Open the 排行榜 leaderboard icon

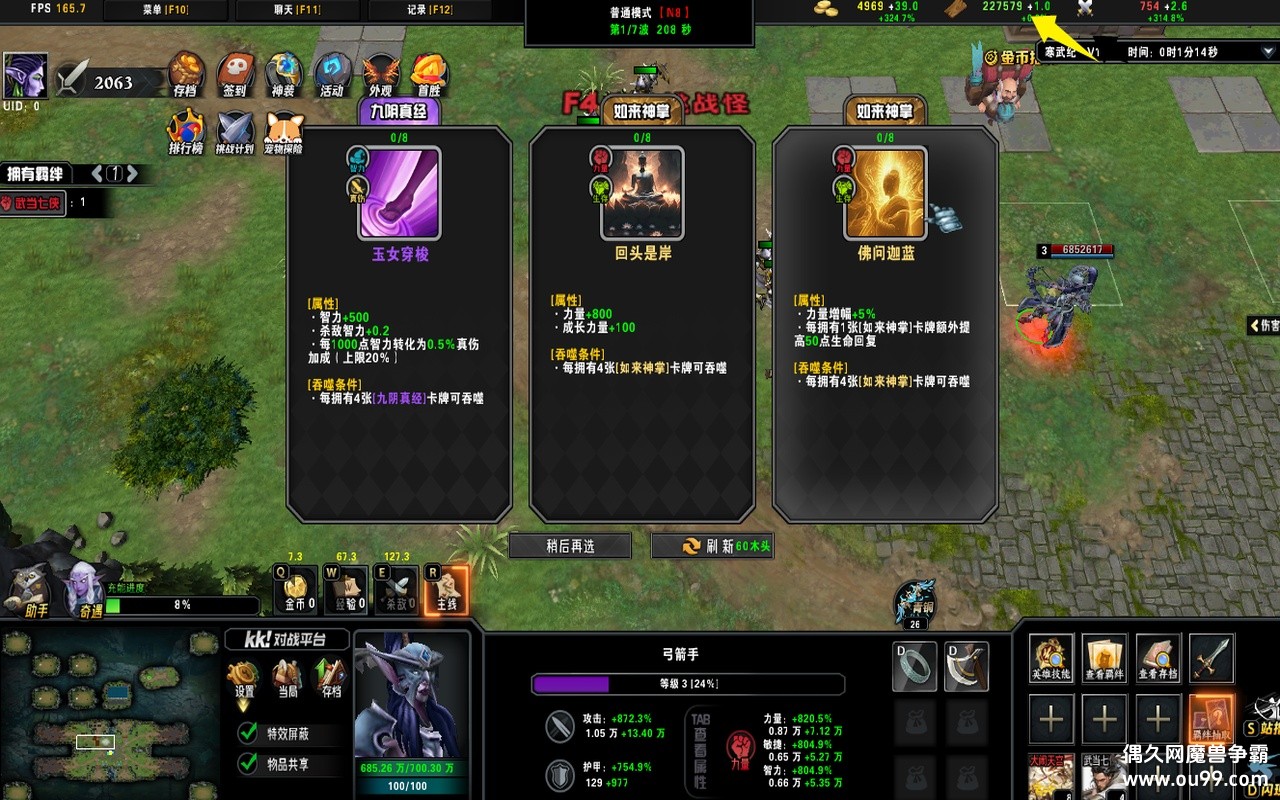tap(186, 129)
